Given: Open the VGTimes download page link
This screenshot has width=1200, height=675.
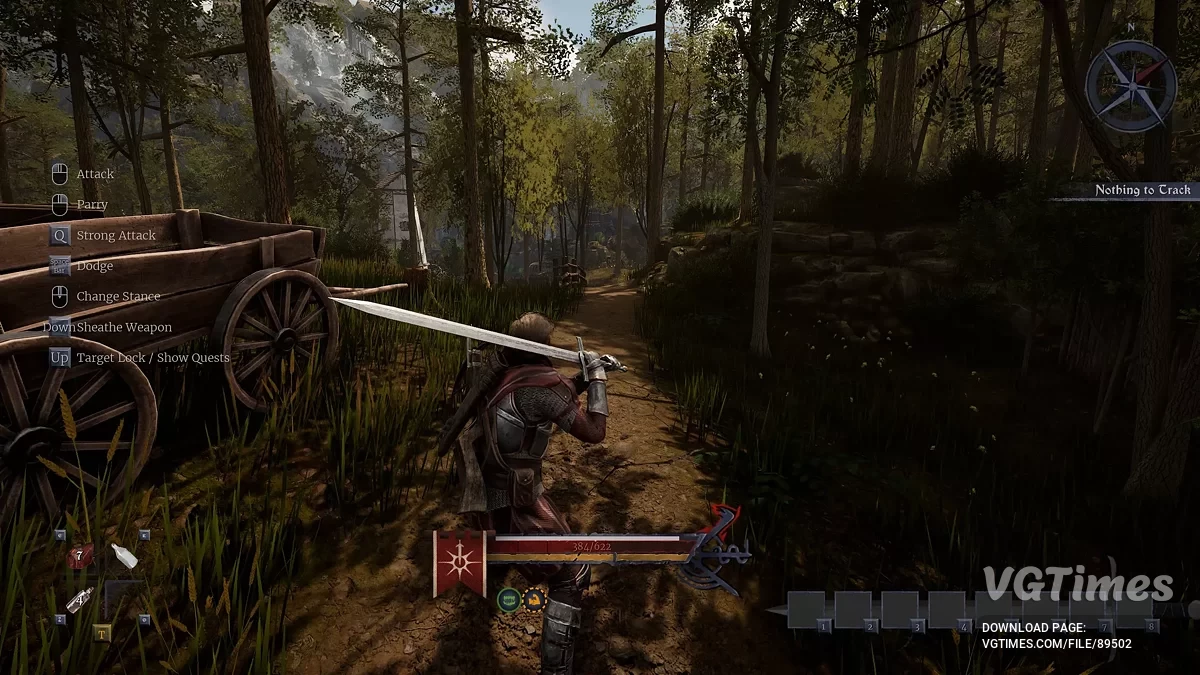Looking at the screenshot, I should pyautogui.click(x=1057, y=644).
